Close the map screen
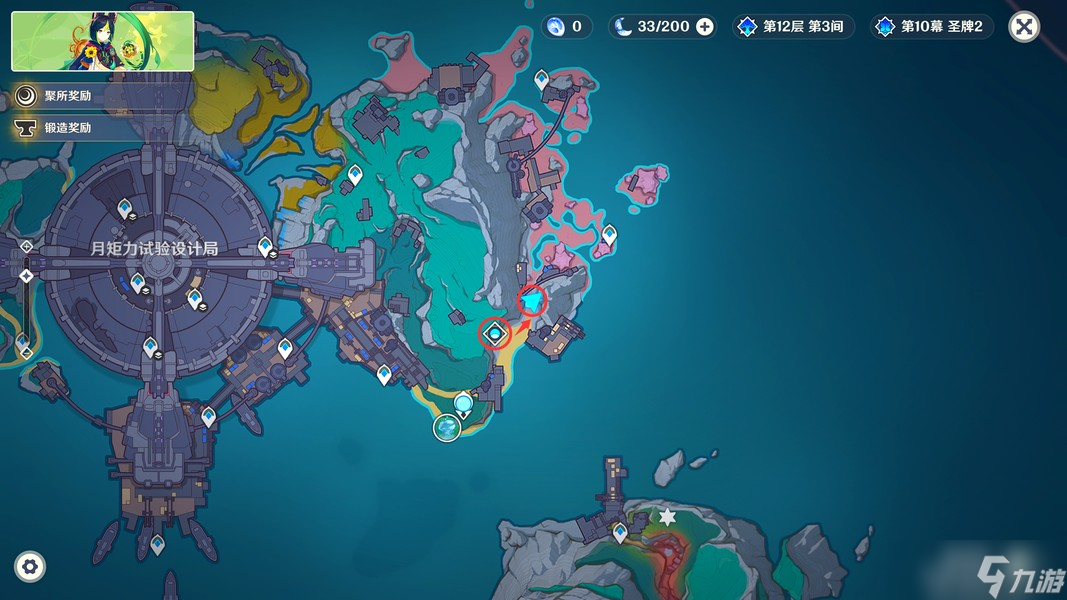This screenshot has height=600, width=1067. (x=1024, y=27)
